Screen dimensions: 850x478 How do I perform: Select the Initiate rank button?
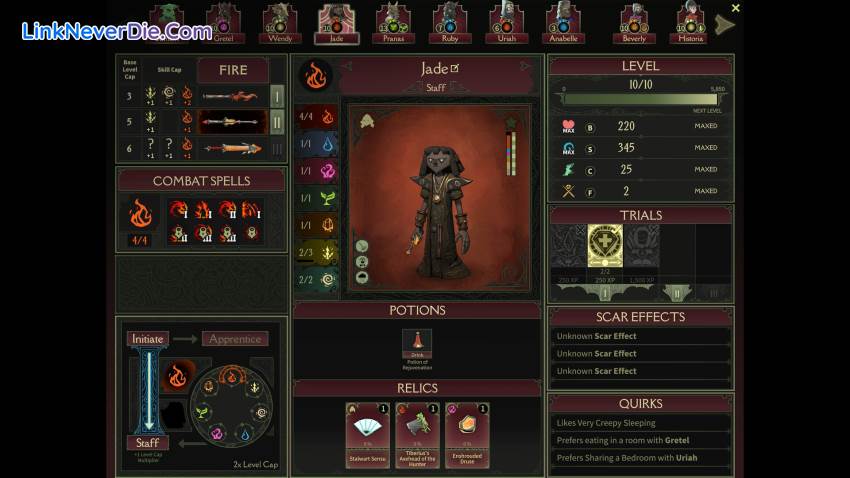(x=148, y=339)
